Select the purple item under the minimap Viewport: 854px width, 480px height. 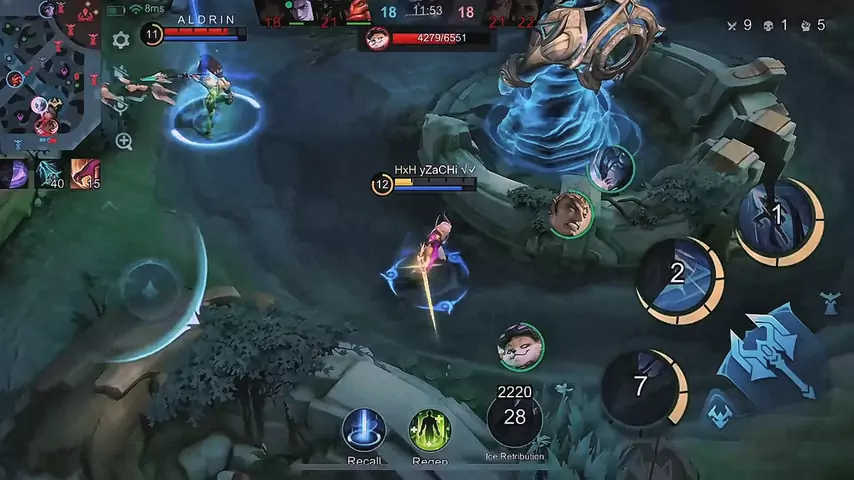pos(15,173)
